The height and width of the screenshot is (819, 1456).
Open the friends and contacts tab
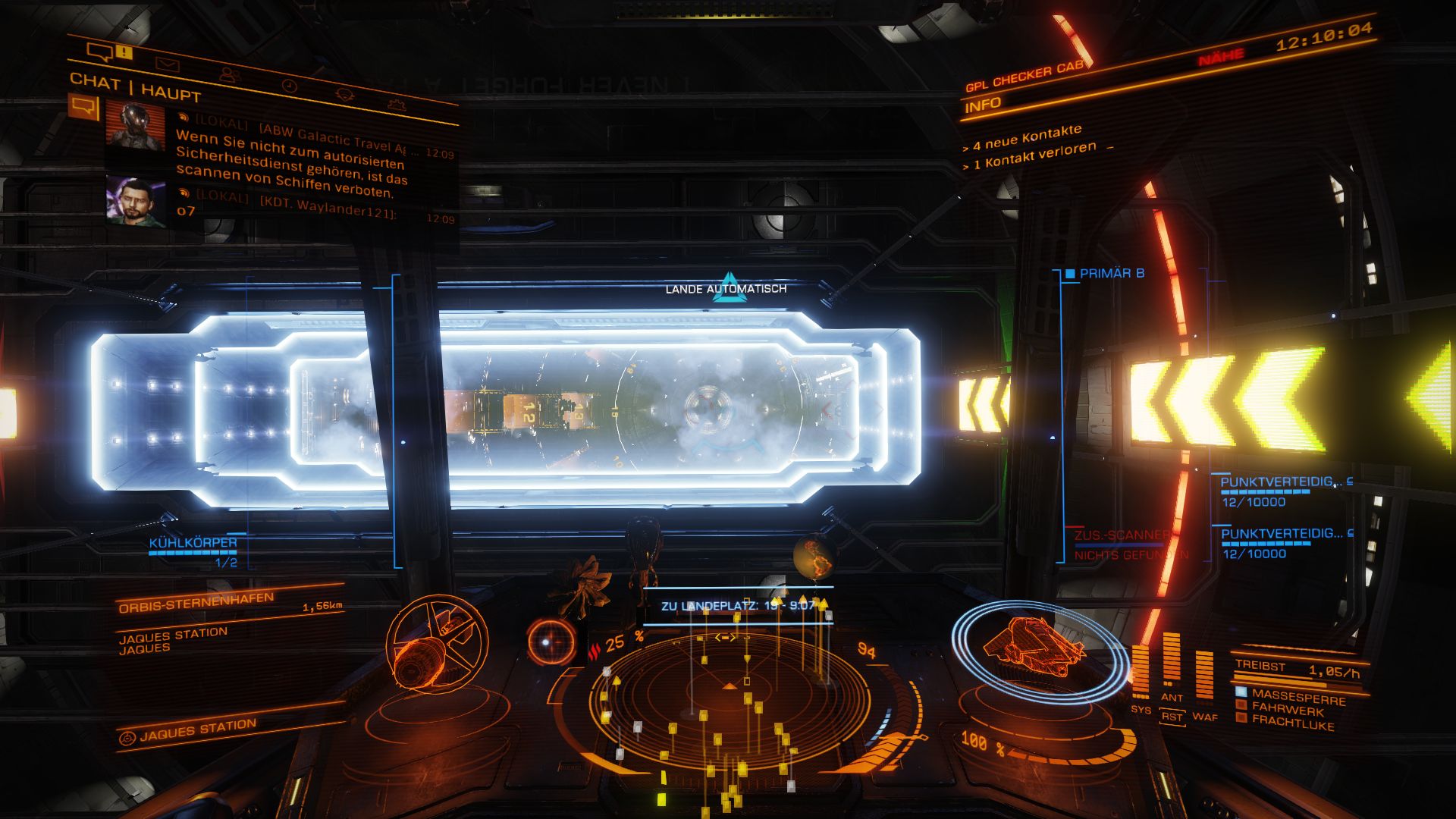pos(229,74)
